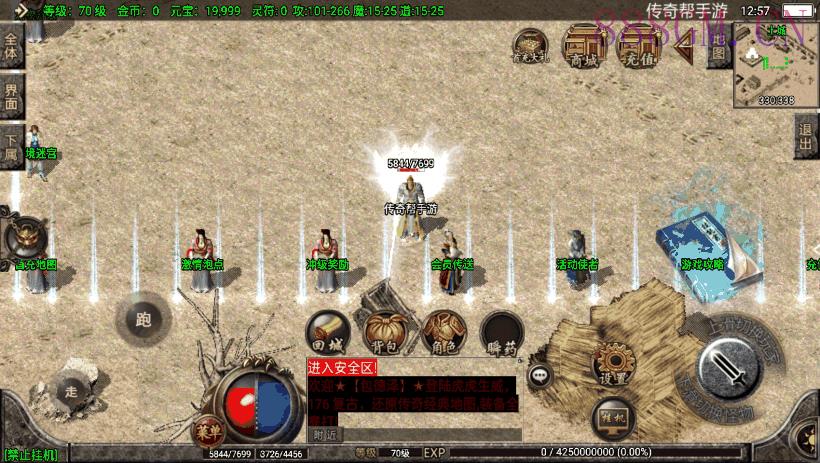Open the 背包 backpack
The height and width of the screenshot is (463, 820).
[x=383, y=331]
